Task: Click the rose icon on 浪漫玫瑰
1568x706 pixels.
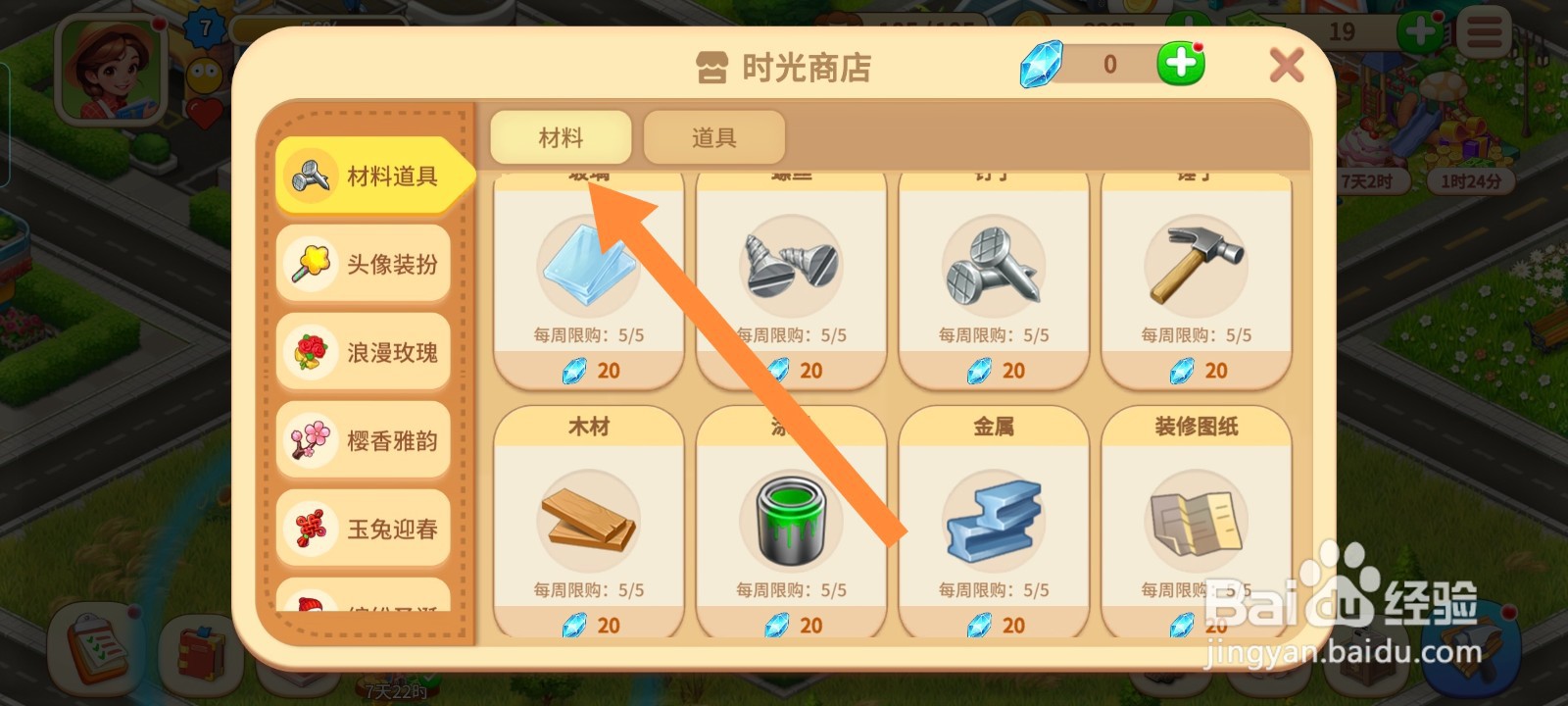Action: coord(310,352)
